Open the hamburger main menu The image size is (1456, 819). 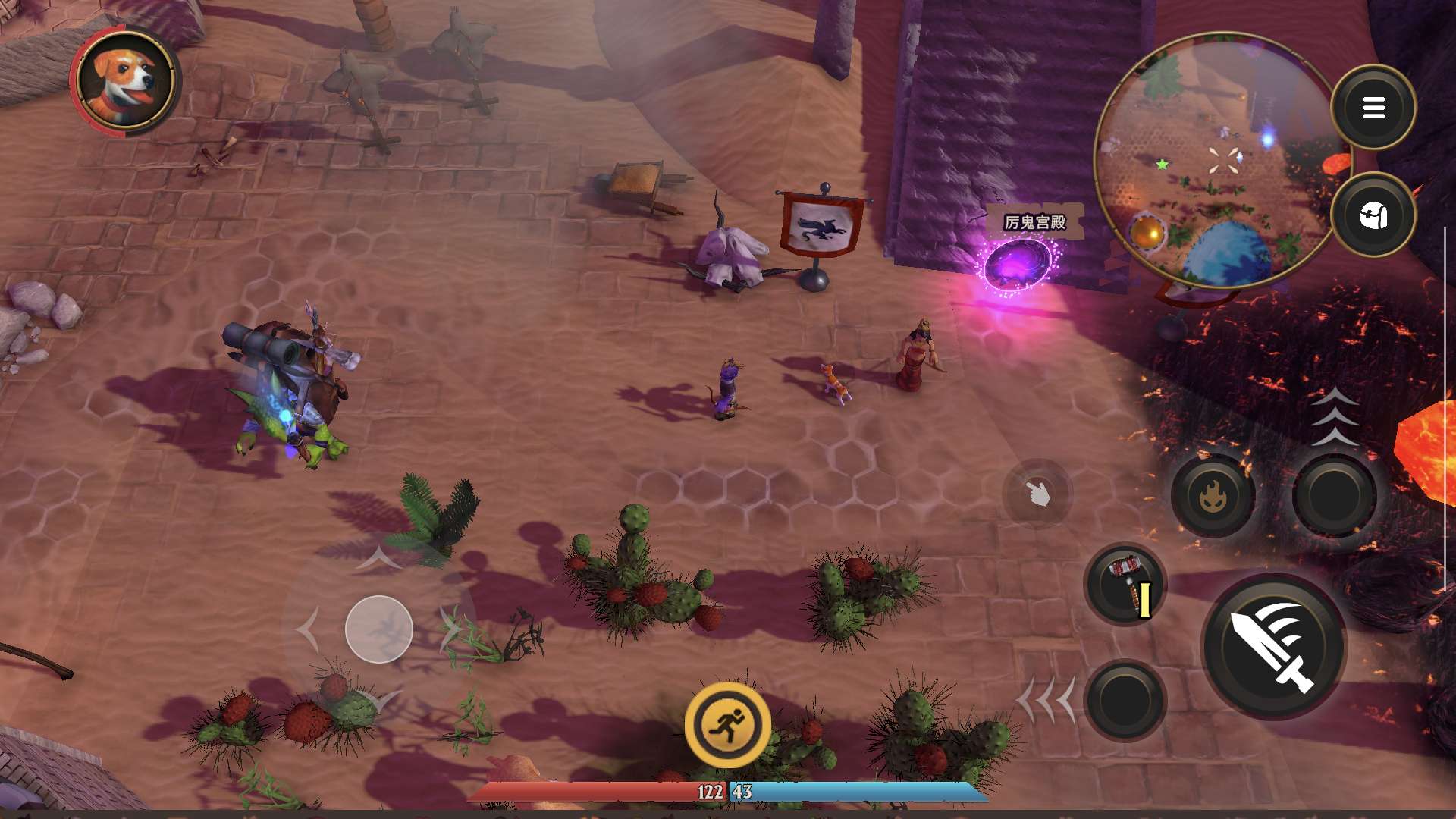1373,108
